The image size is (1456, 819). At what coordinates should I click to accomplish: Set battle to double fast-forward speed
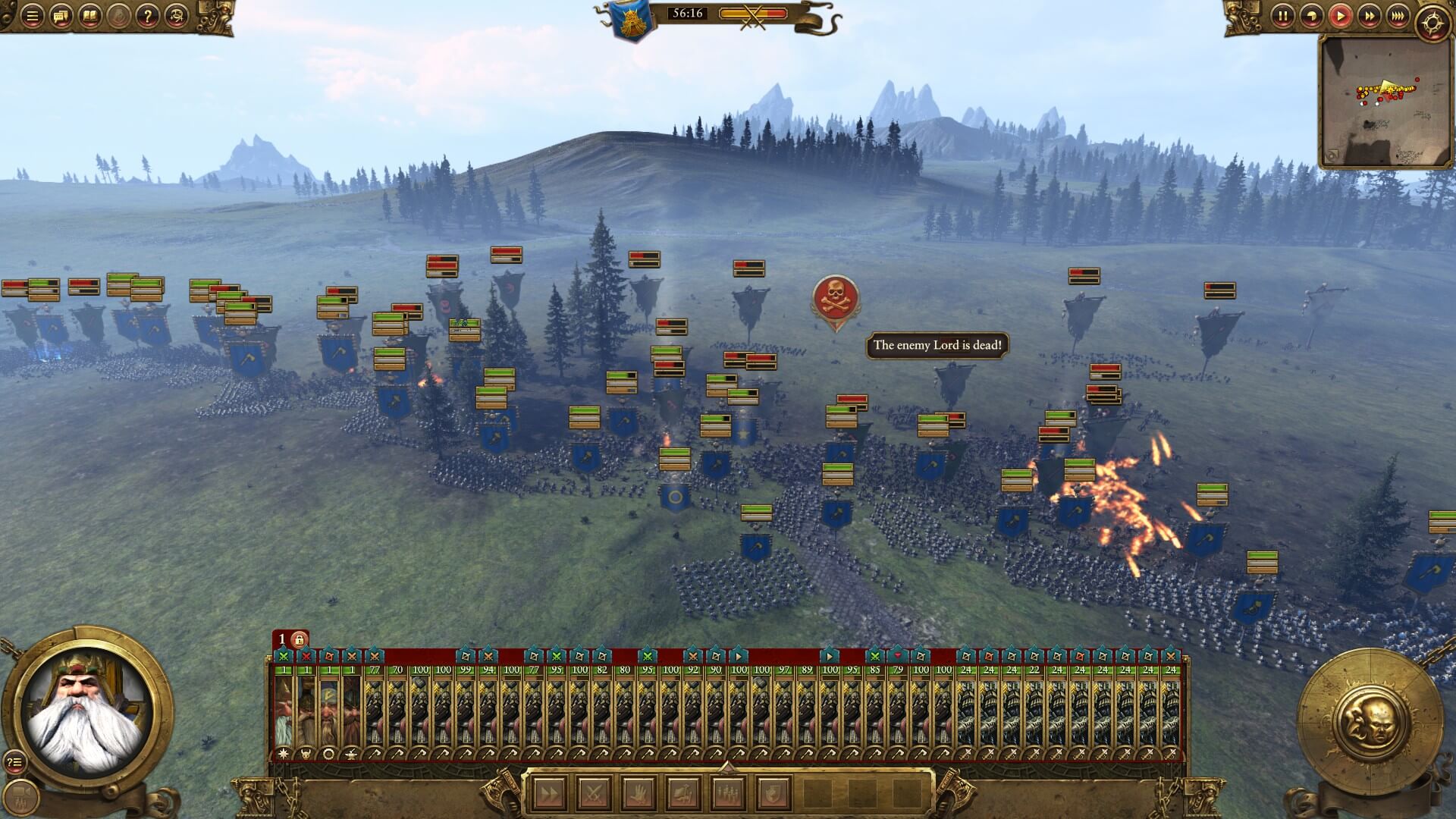1369,16
